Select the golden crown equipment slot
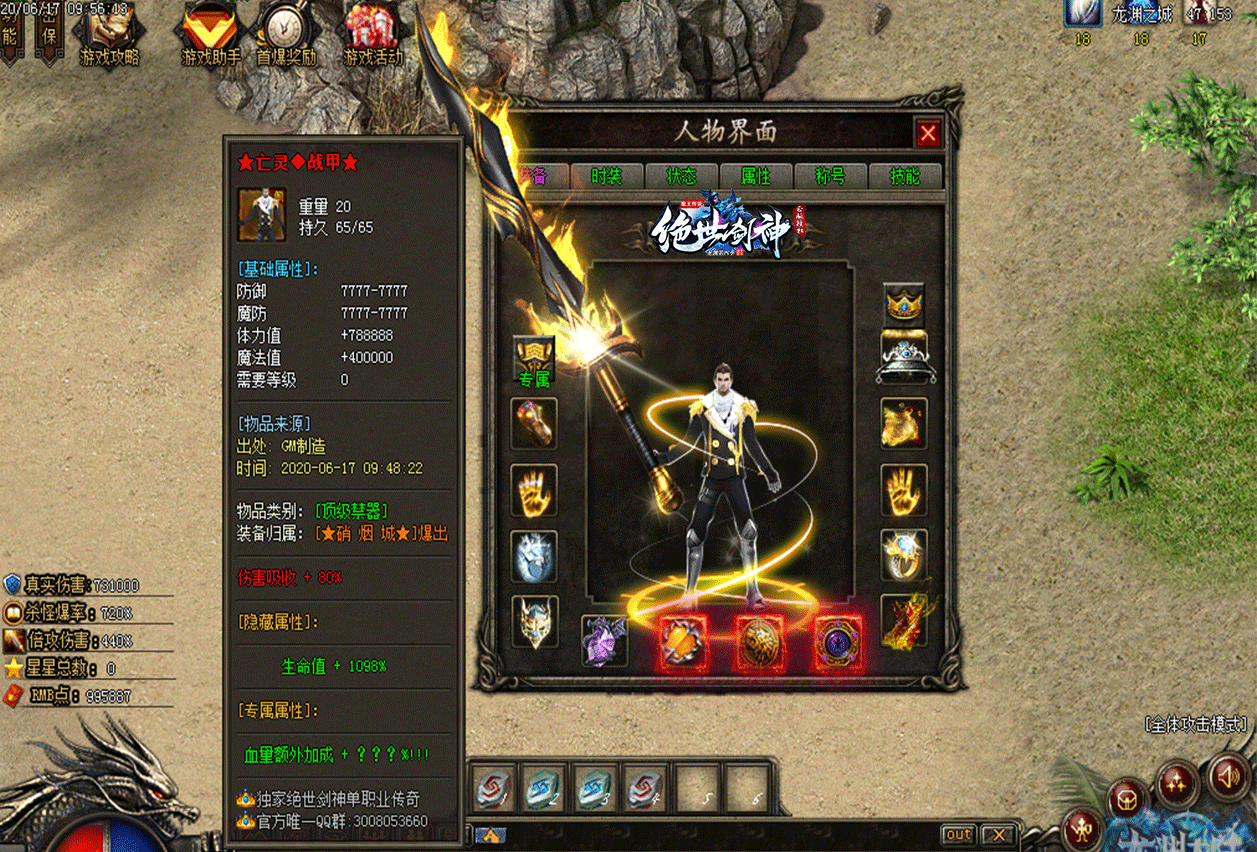The width and height of the screenshot is (1257, 852). coord(904,303)
